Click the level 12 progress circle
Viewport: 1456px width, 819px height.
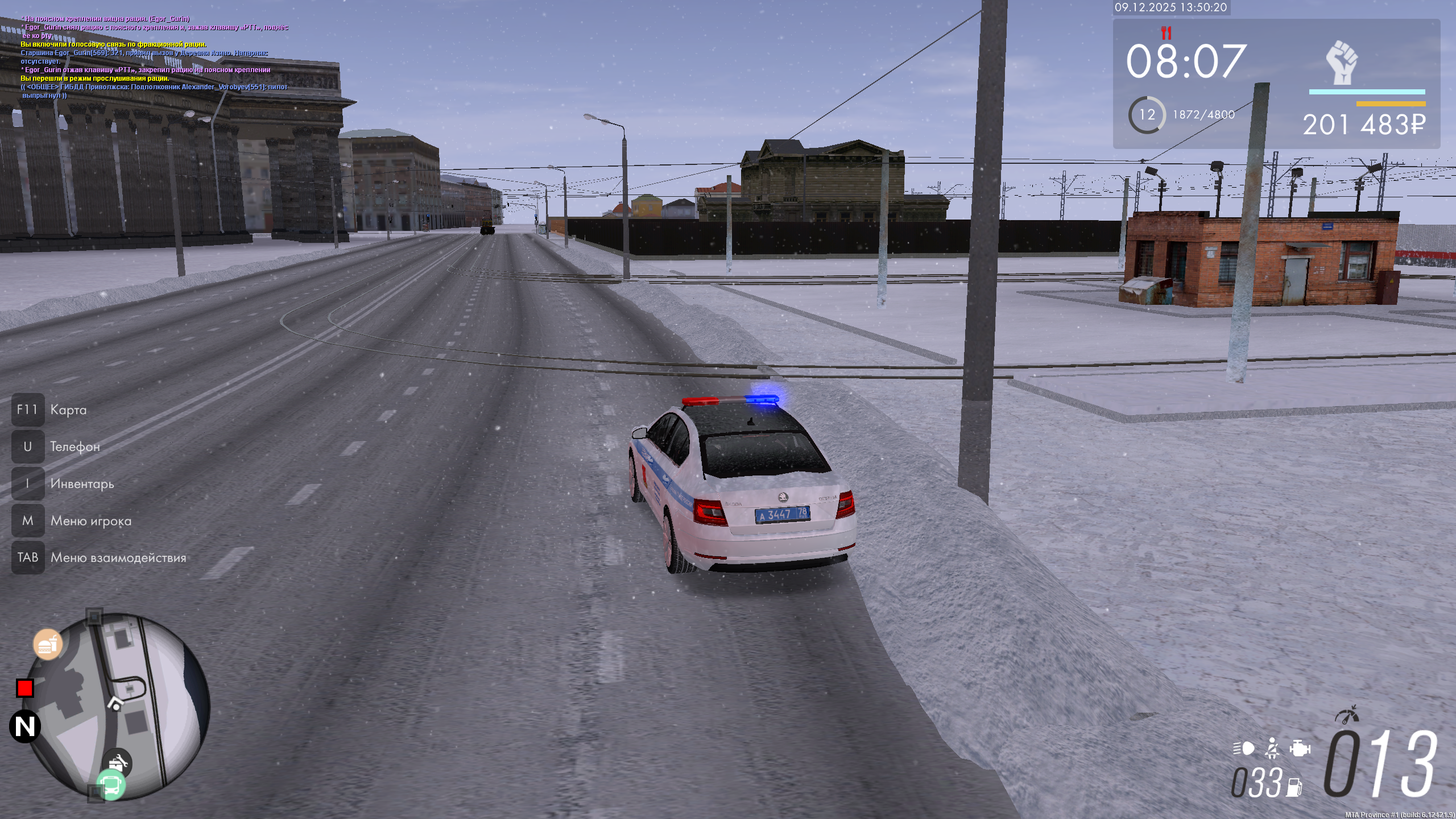tap(1147, 115)
